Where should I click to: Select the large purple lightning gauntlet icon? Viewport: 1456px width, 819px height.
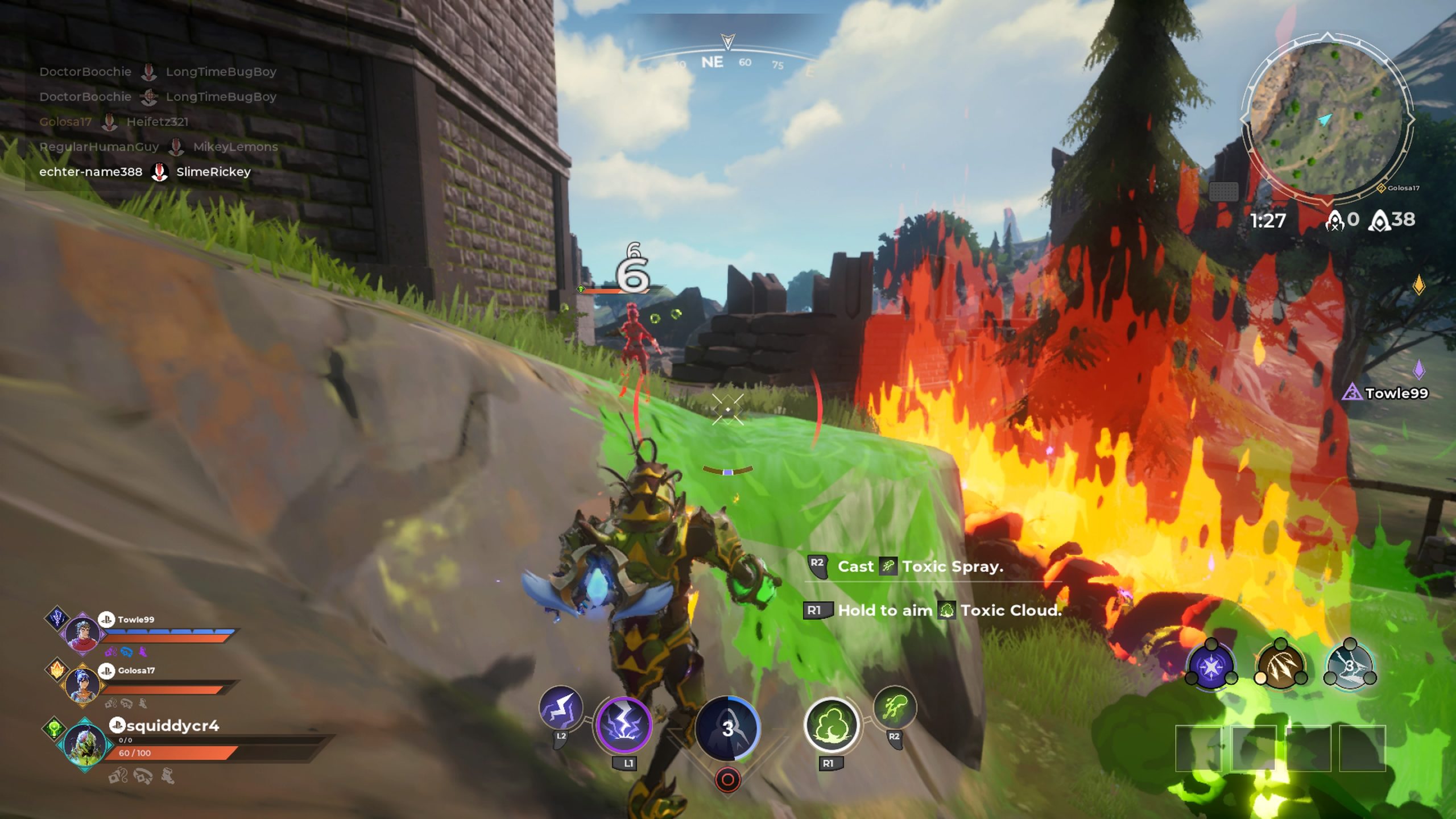[623, 726]
